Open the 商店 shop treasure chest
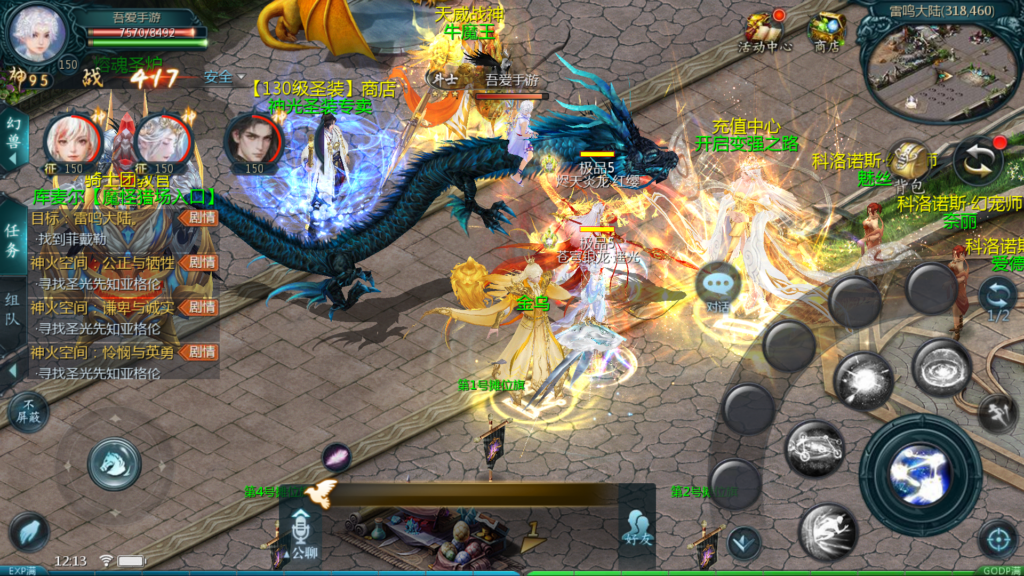This screenshot has height=576, width=1024. pyautogui.click(x=826, y=30)
